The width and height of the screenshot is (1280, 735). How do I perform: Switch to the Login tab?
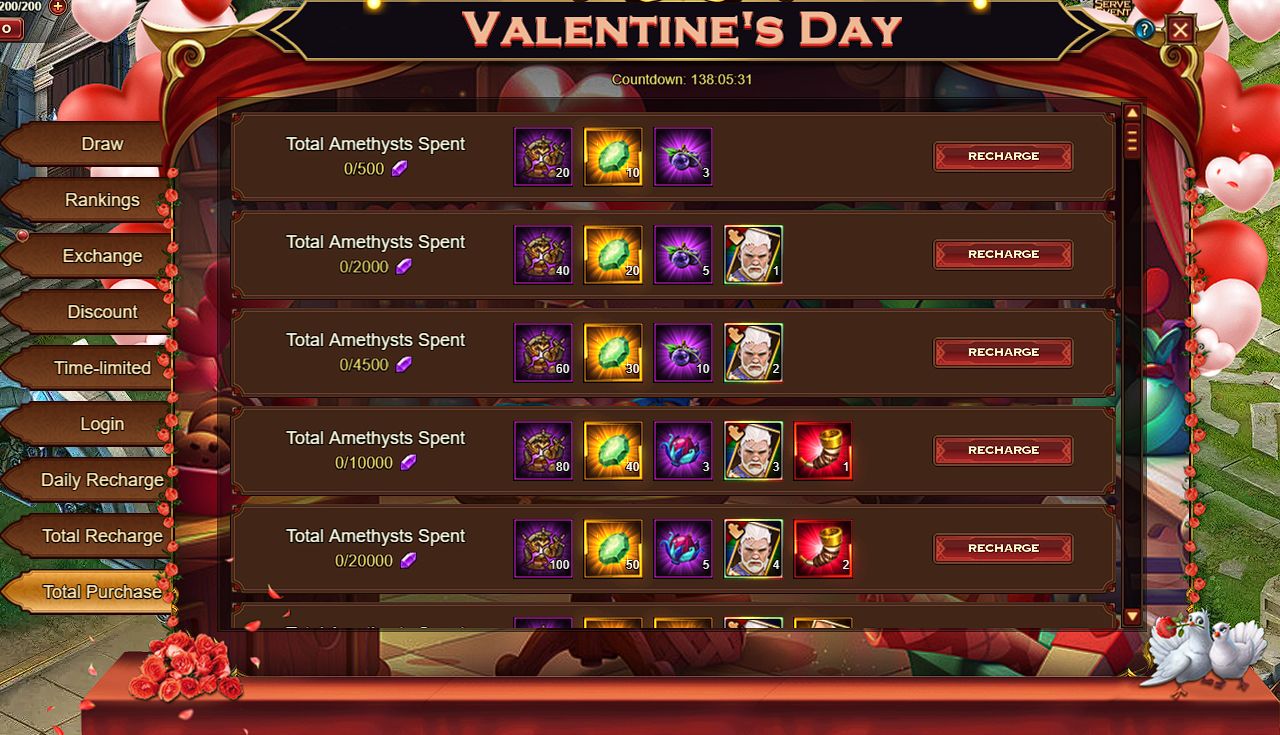(101, 424)
